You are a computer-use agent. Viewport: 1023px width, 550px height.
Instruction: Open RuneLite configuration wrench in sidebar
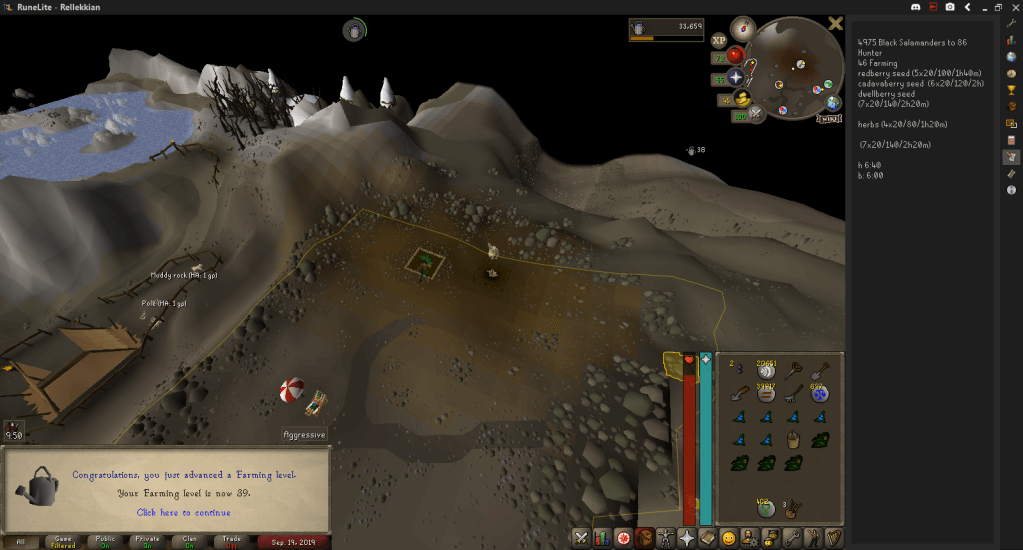click(x=1011, y=22)
